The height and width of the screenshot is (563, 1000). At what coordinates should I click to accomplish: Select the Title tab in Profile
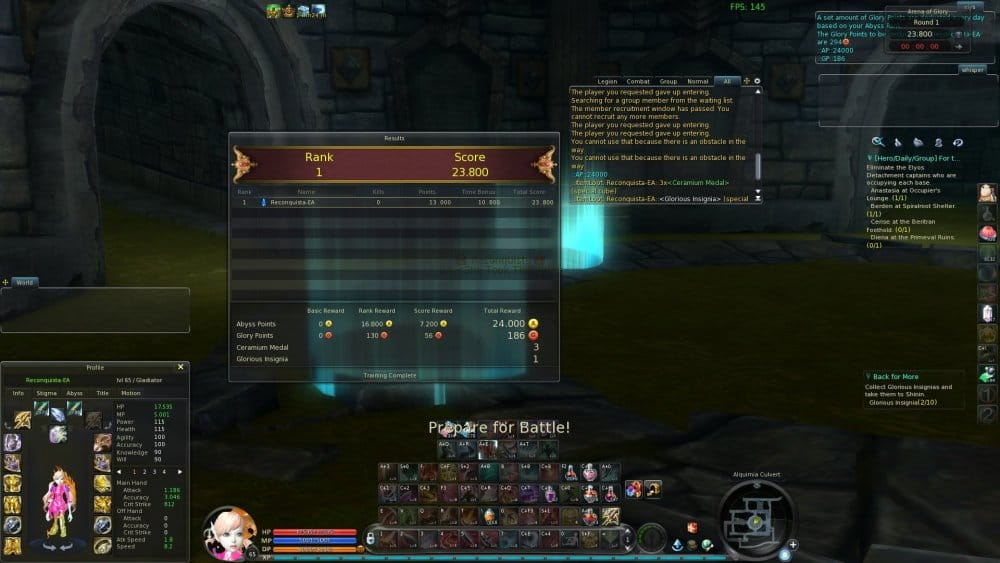tap(102, 393)
